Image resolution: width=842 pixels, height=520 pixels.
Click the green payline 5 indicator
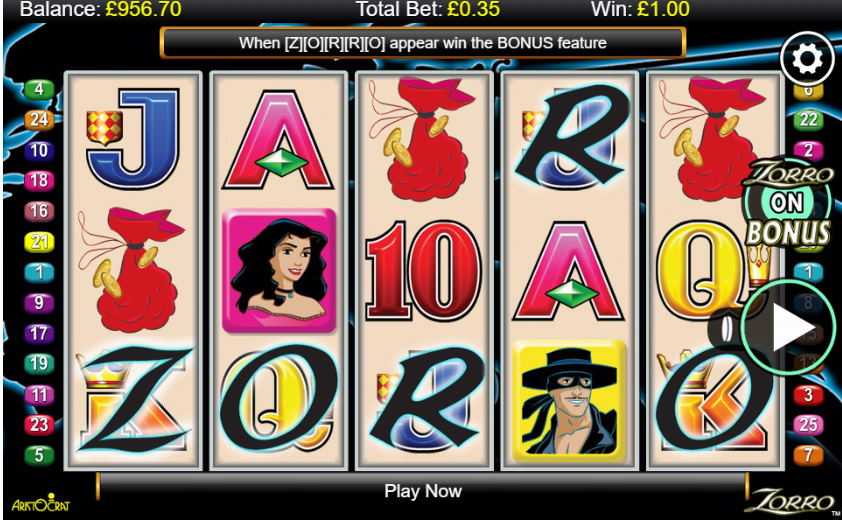39,455
